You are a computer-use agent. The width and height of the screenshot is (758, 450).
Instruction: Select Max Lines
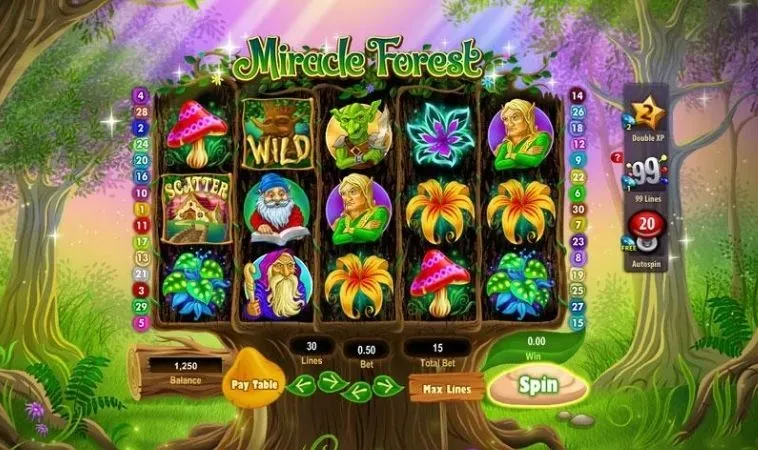click(446, 387)
